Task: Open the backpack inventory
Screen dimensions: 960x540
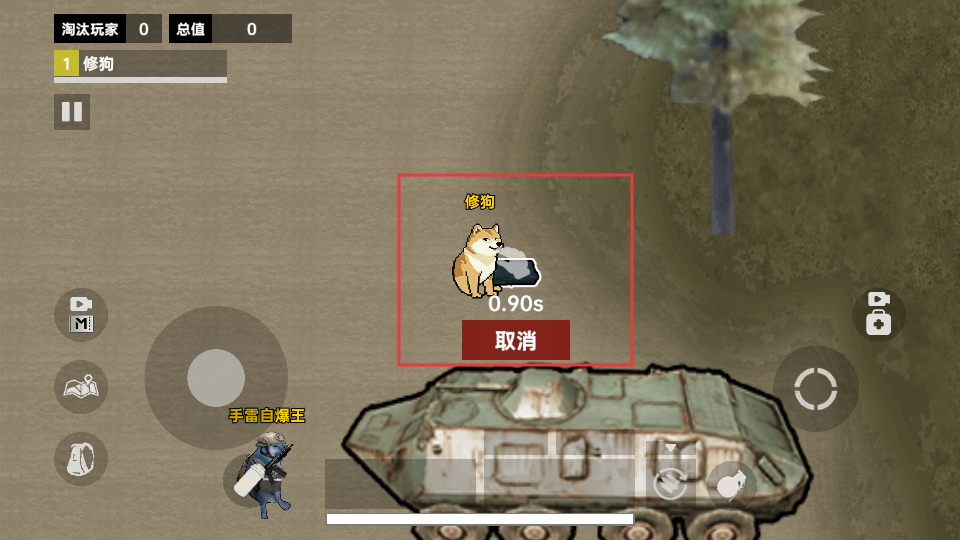Action: (81, 459)
